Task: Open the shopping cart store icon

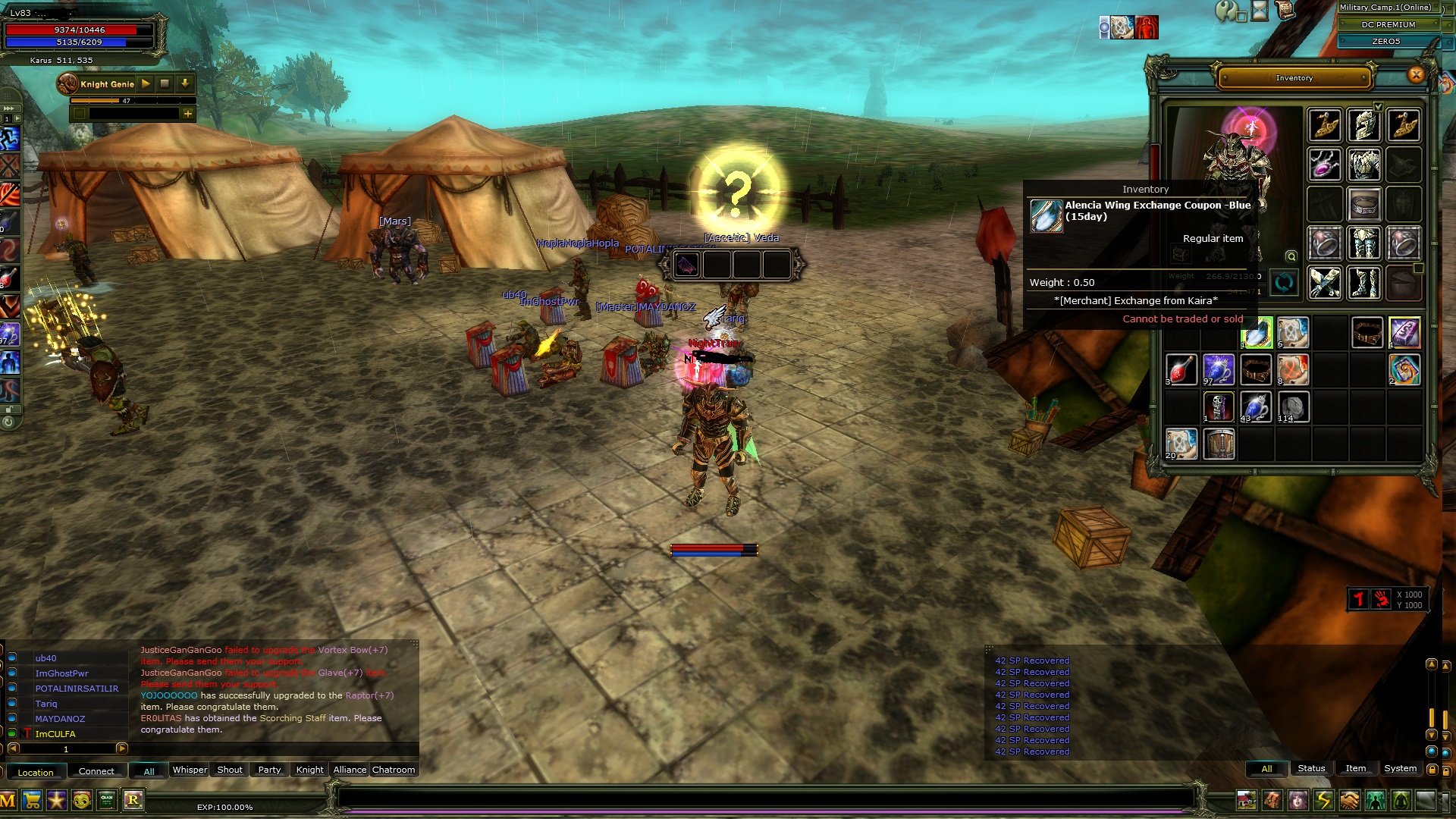Action: 32,800
